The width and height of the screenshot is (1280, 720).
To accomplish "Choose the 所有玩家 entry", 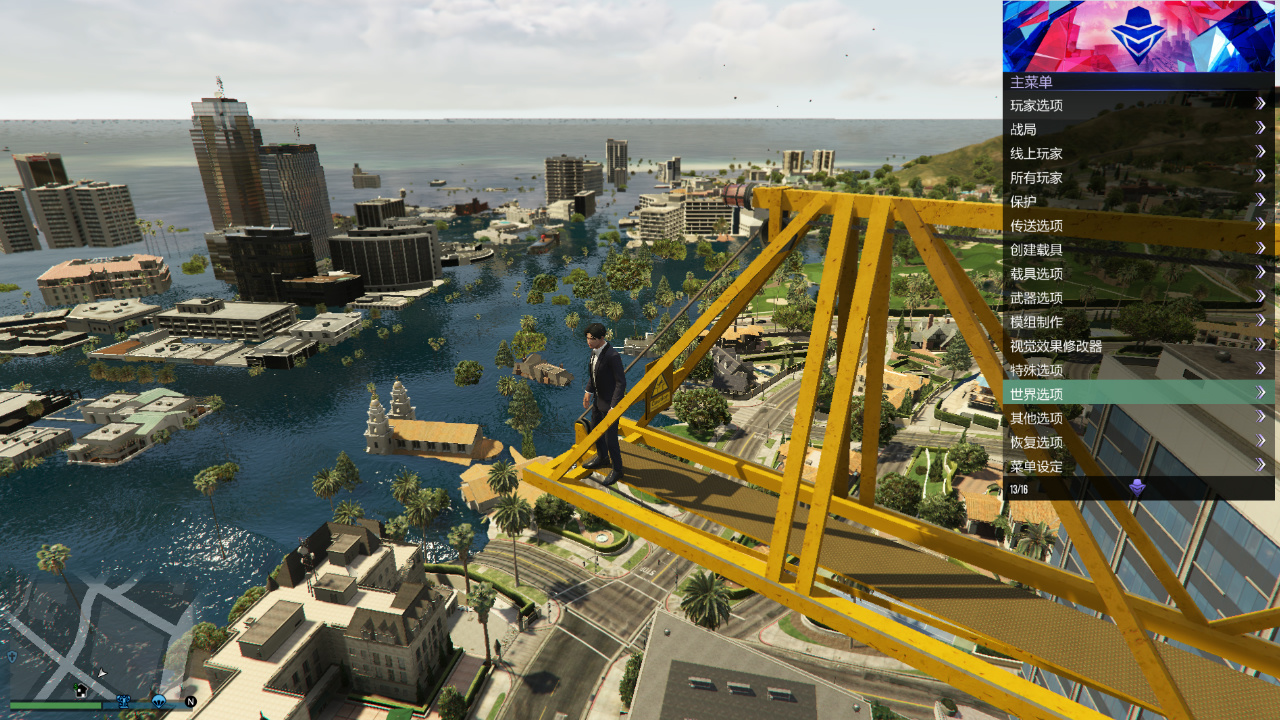I will [1138, 177].
